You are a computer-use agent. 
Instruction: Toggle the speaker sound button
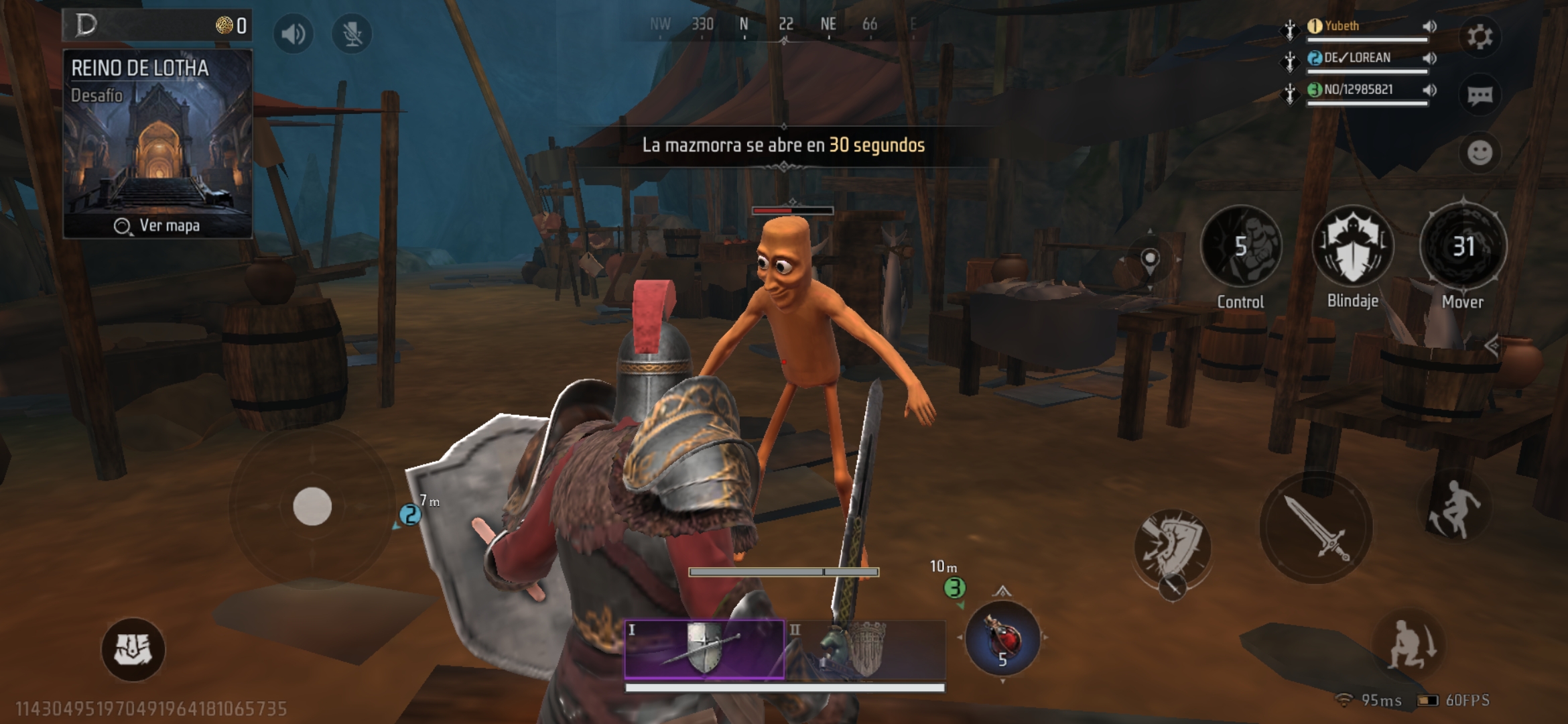tap(293, 34)
